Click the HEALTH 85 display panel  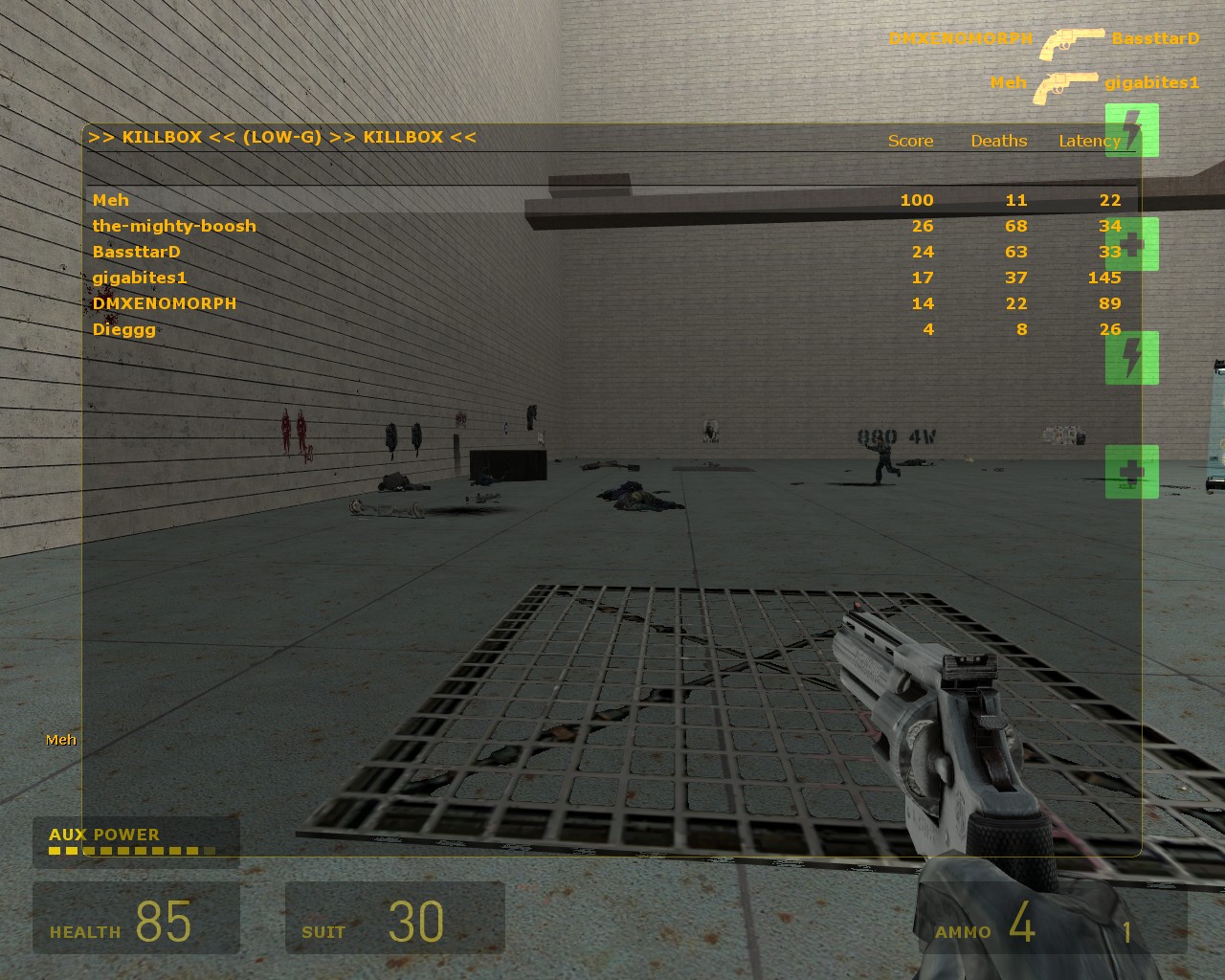134,919
